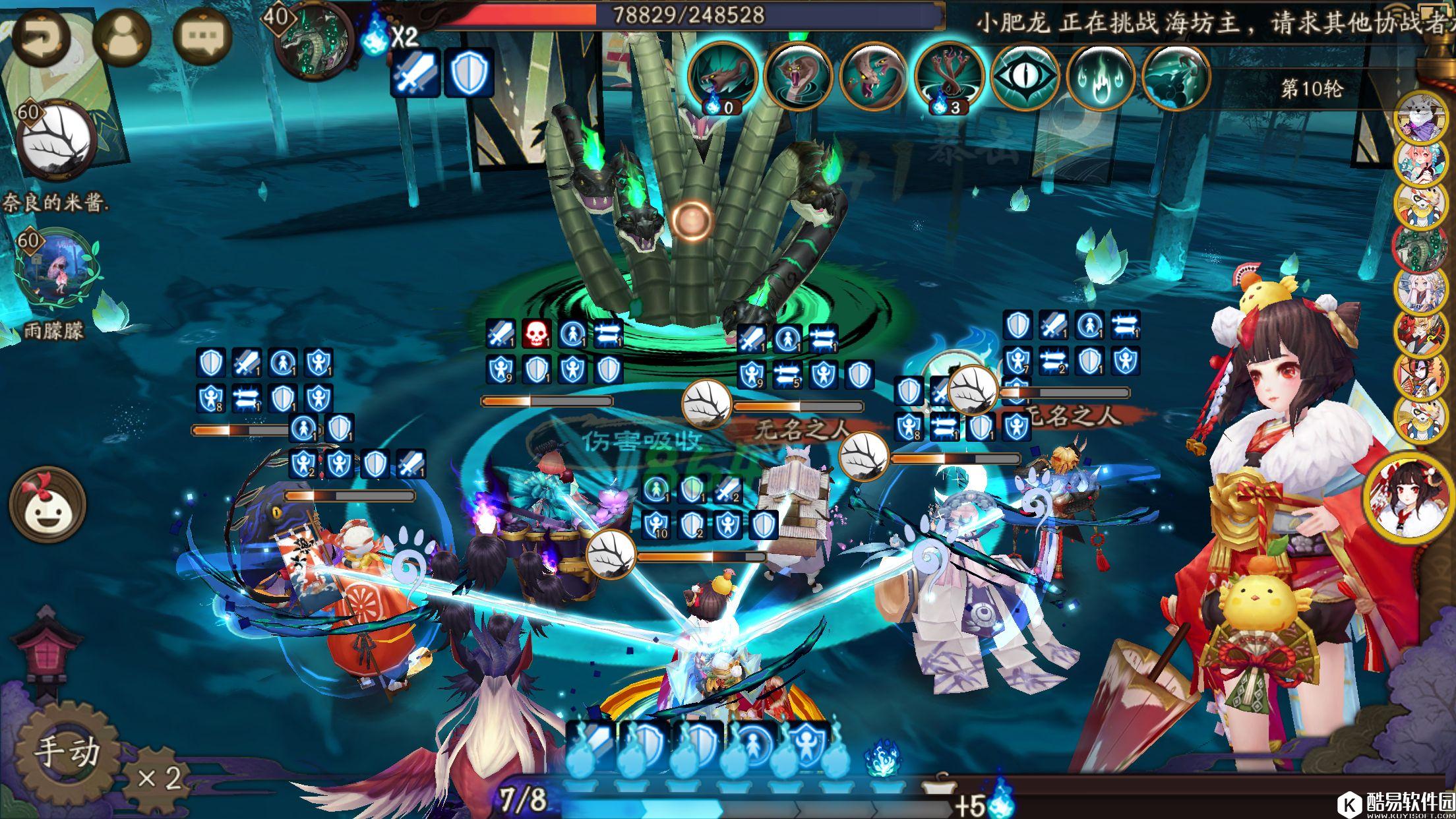This screenshot has height=819, width=1456.
Task: Inspect the three-headed serpent skill icon
Action: click(948, 77)
